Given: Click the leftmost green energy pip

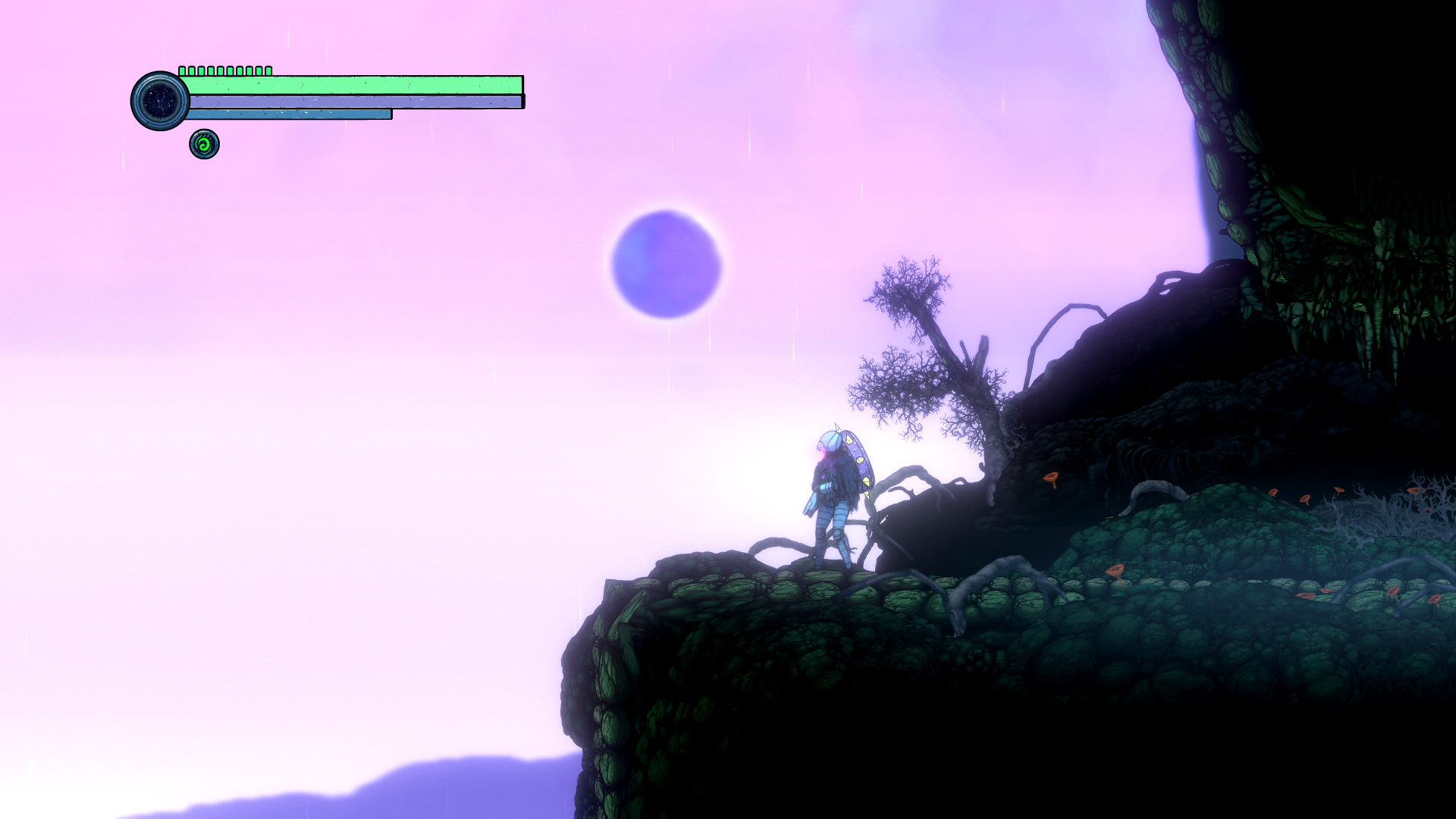Looking at the screenshot, I should point(182,71).
